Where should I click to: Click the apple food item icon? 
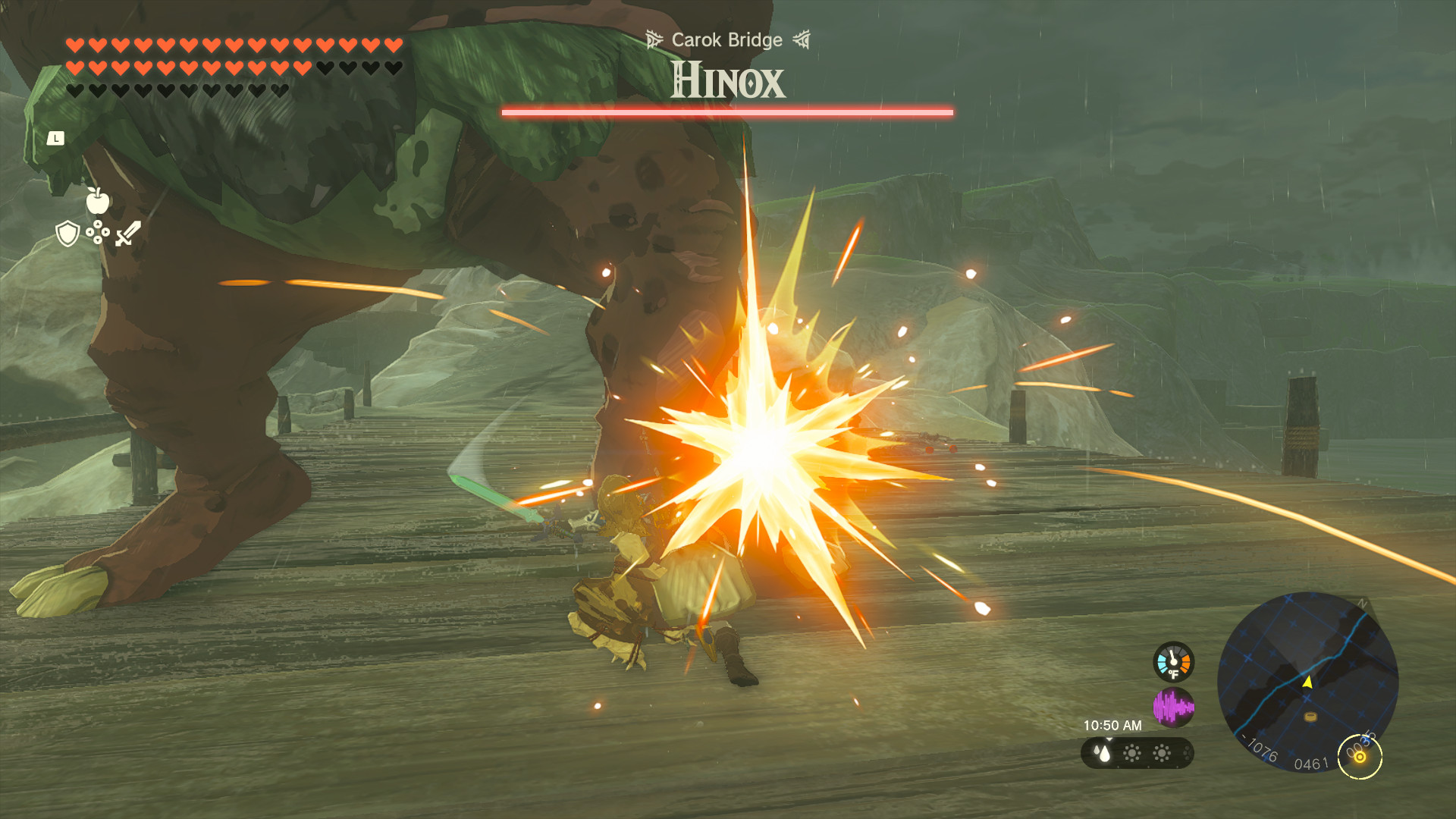[x=98, y=200]
